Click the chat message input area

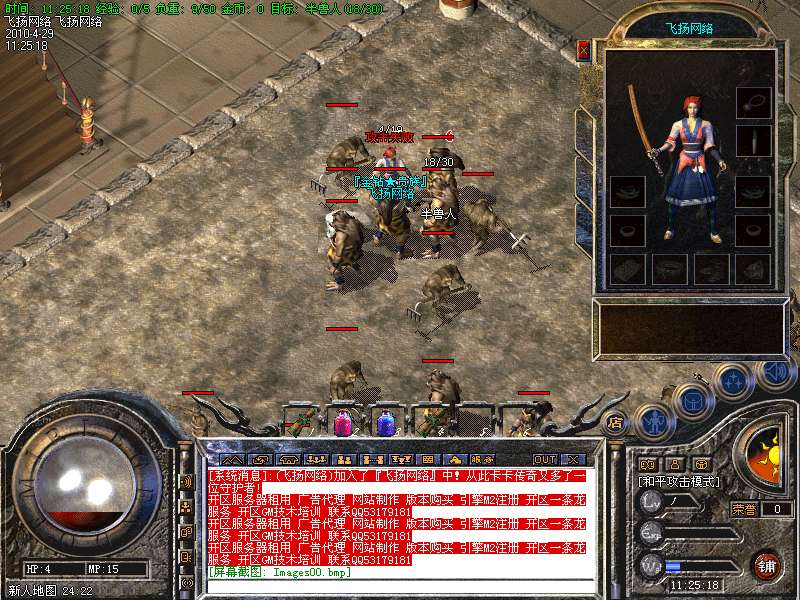click(400, 585)
